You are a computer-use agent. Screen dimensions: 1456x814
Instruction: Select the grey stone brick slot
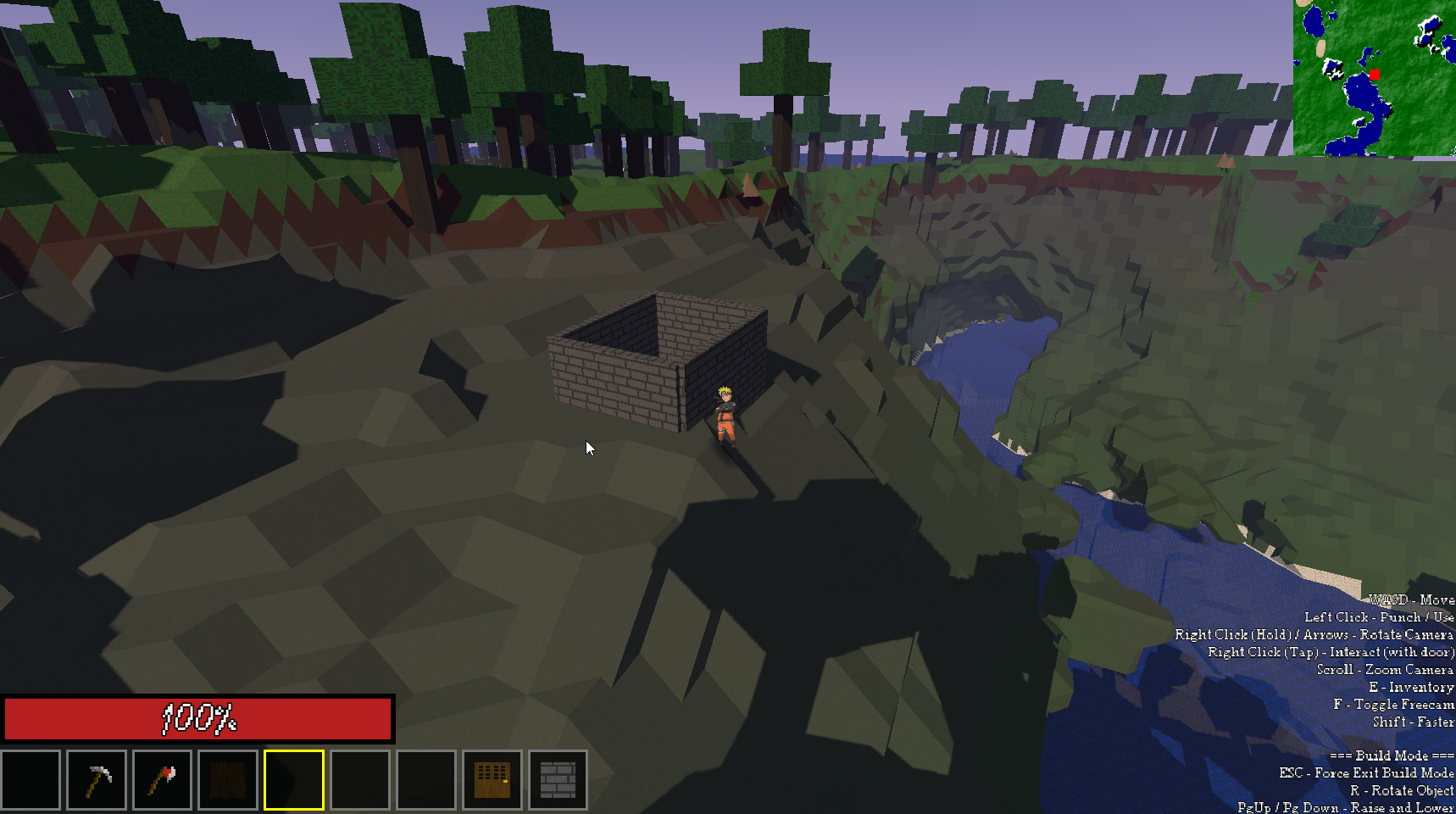558,780
